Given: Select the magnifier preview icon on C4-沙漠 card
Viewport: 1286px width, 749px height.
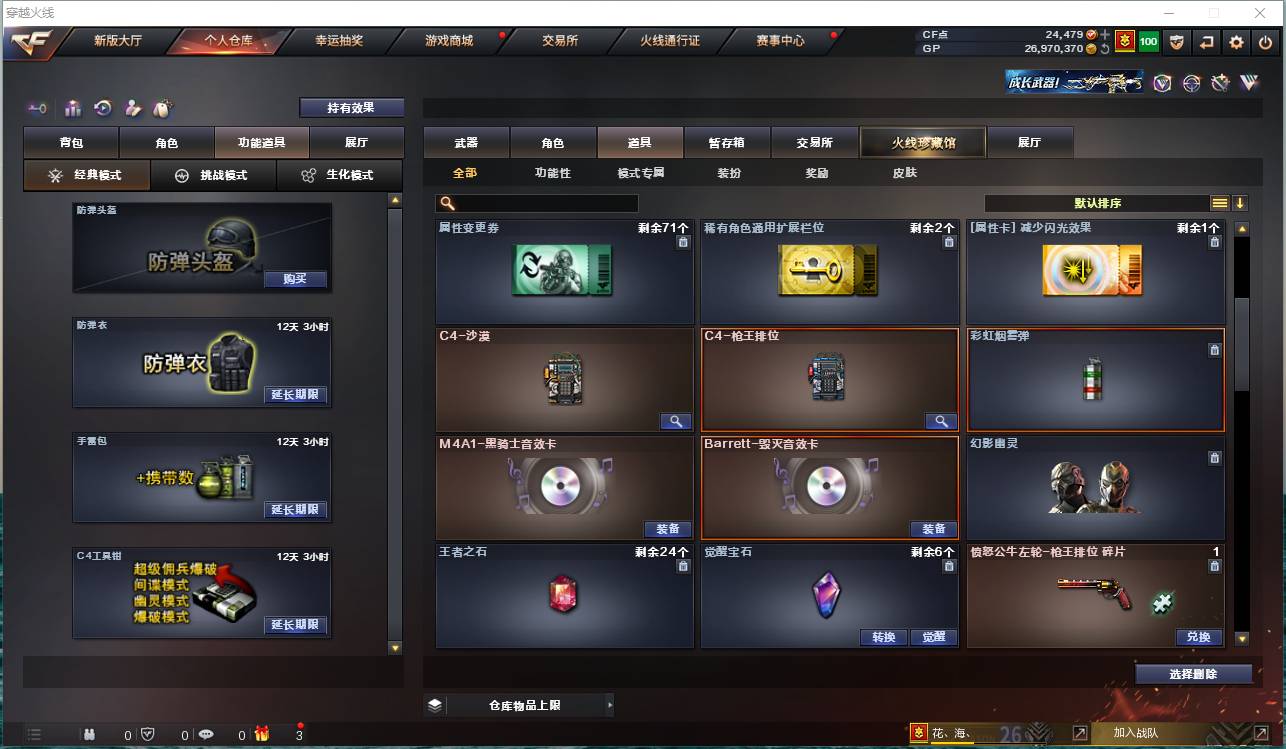Looking at the screenshot, I should pyautogui.click(x=675, y=421).
